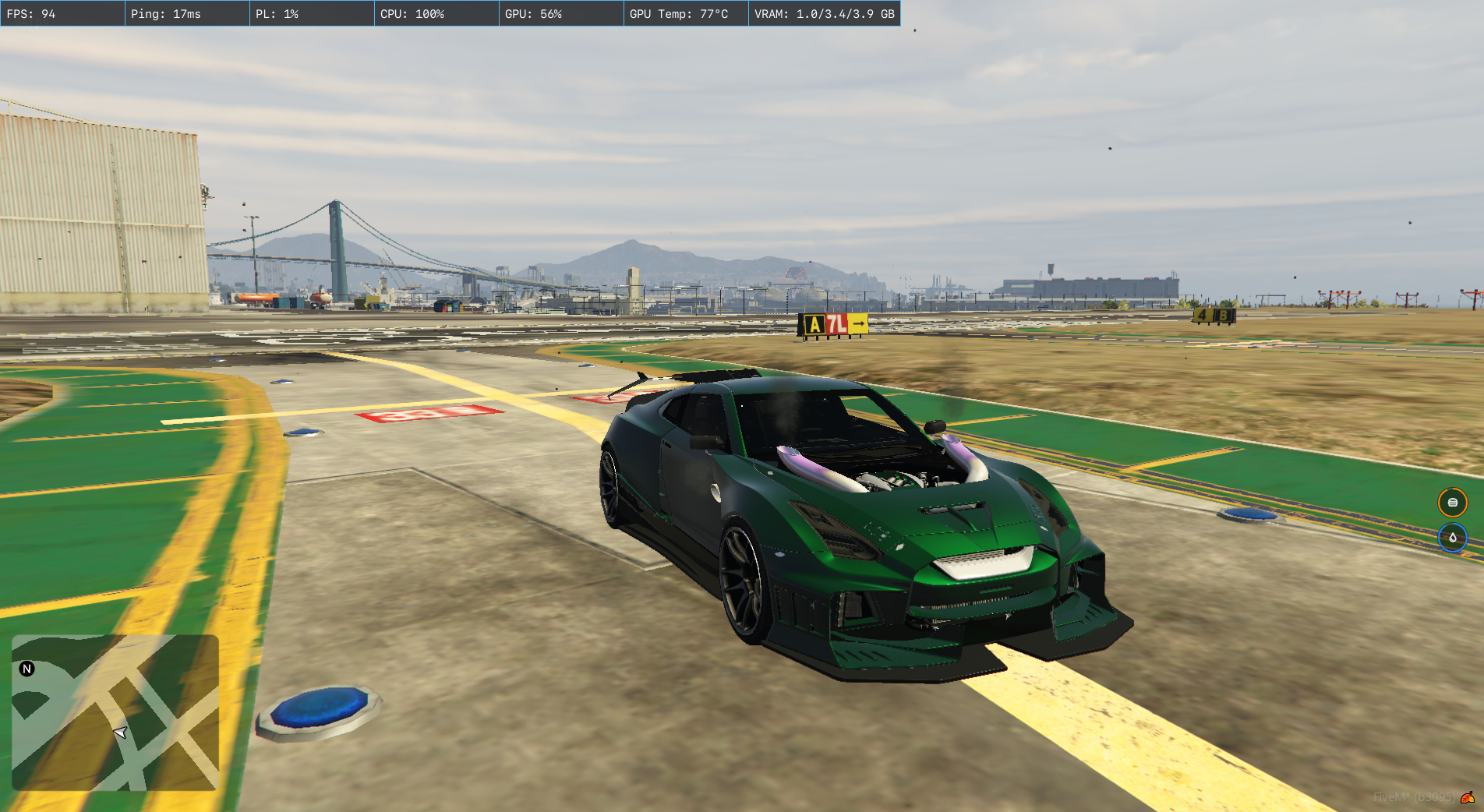Select the water drop thirst icon
The width and height of the screenshot is (1484, 812).
pos(1452,538)
